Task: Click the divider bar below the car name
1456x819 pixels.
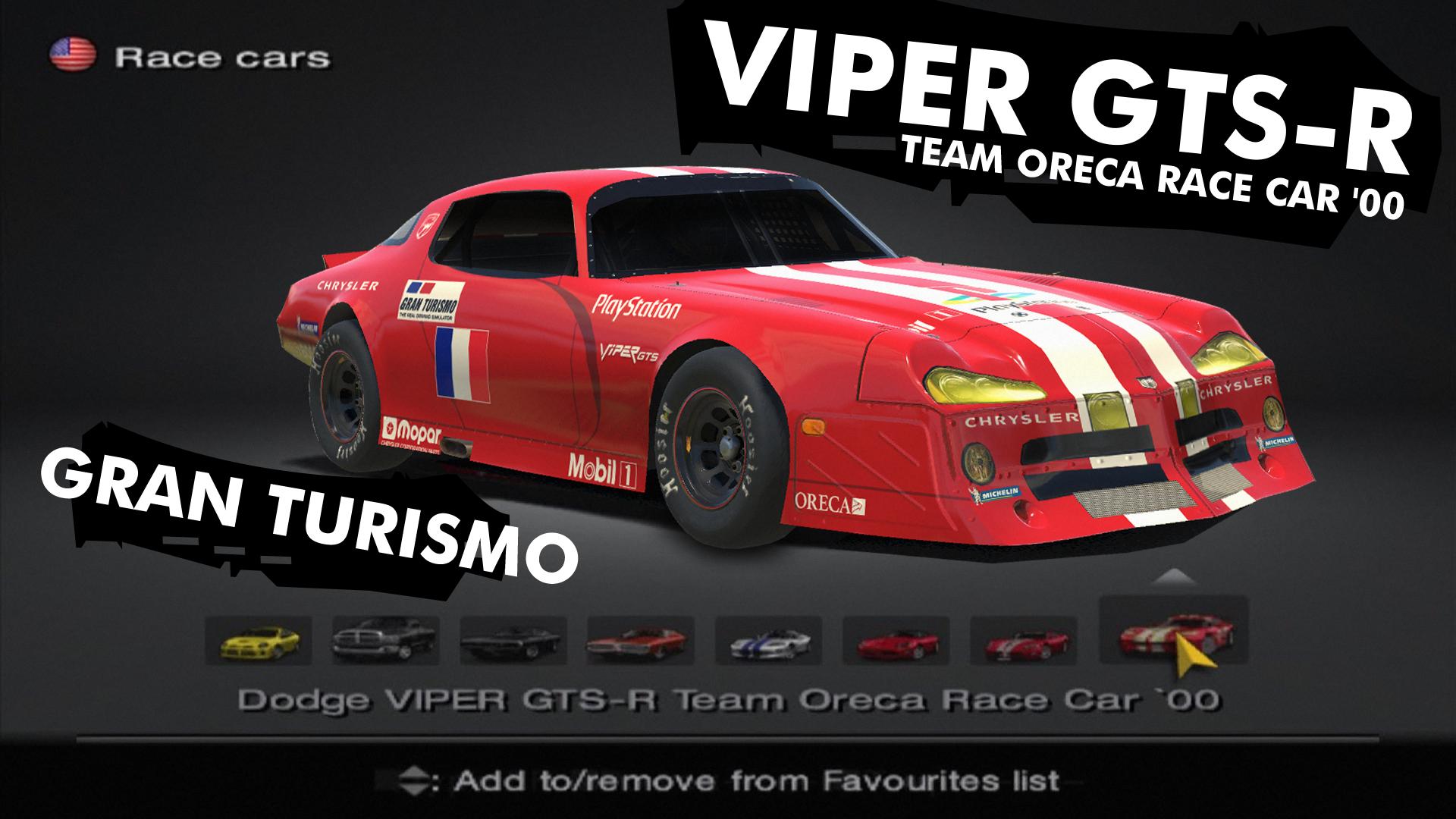Action: click(x=728, y=734)
